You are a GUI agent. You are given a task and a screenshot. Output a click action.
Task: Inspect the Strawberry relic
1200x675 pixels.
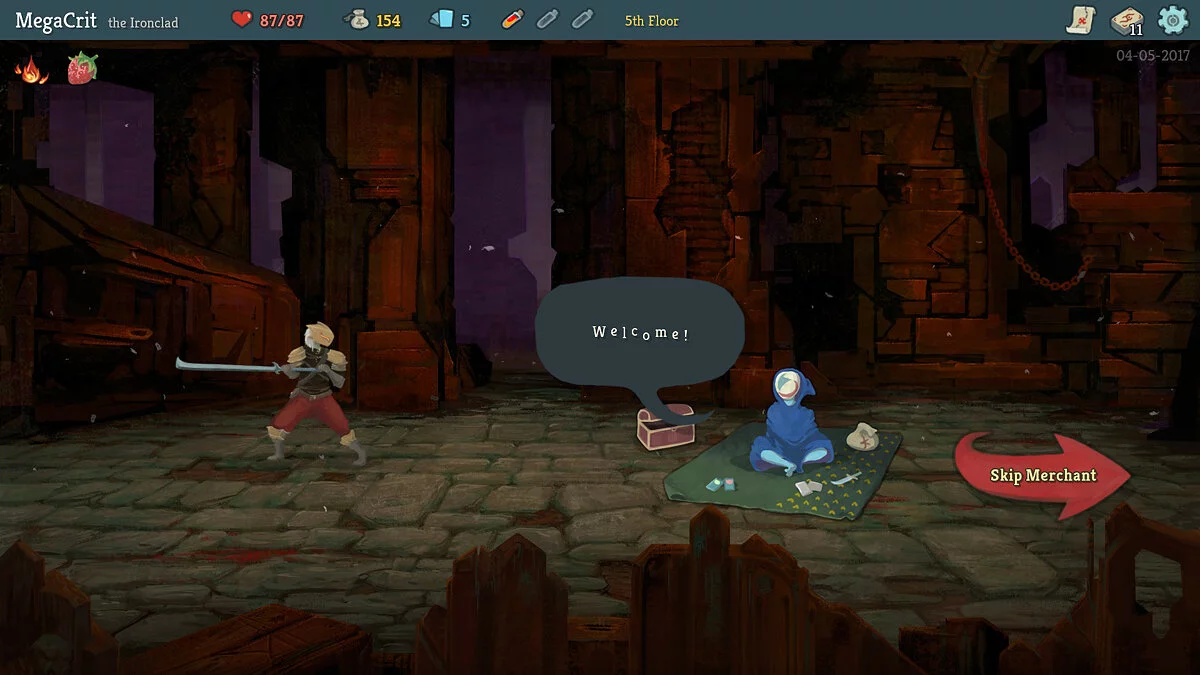click(82, 69)
